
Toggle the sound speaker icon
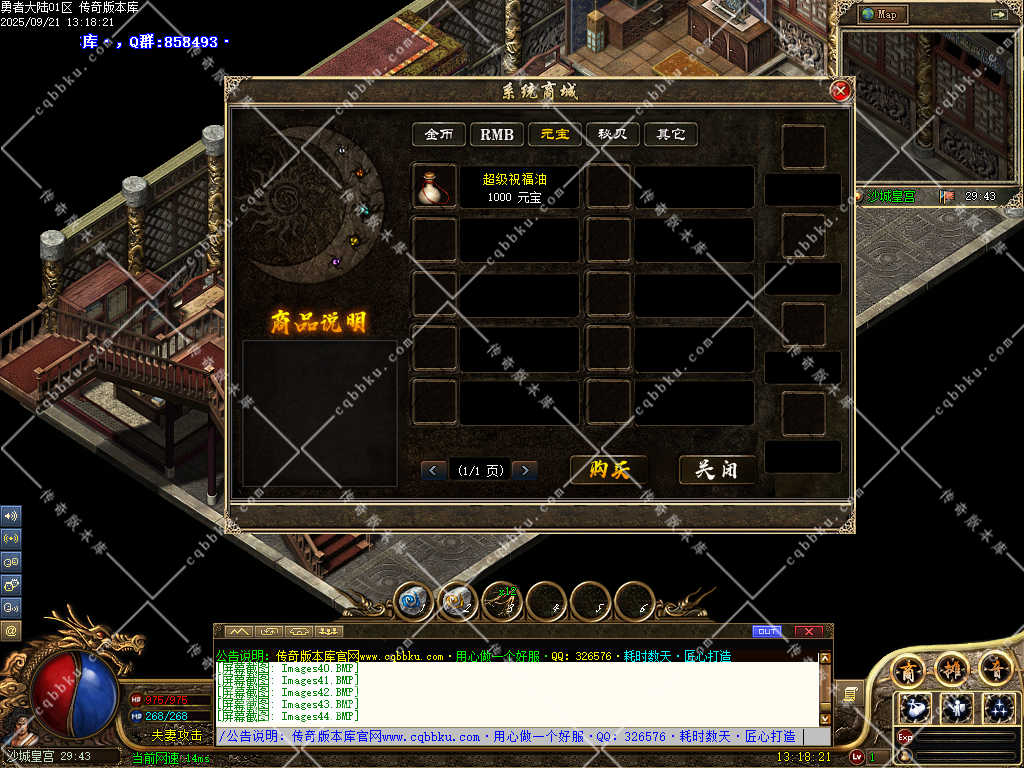point(11,516)
